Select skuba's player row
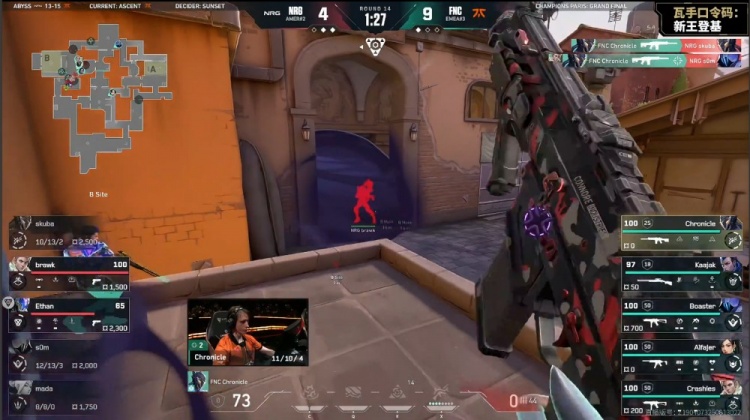Viewport: 750px width, 420px height. click(60, 233)
